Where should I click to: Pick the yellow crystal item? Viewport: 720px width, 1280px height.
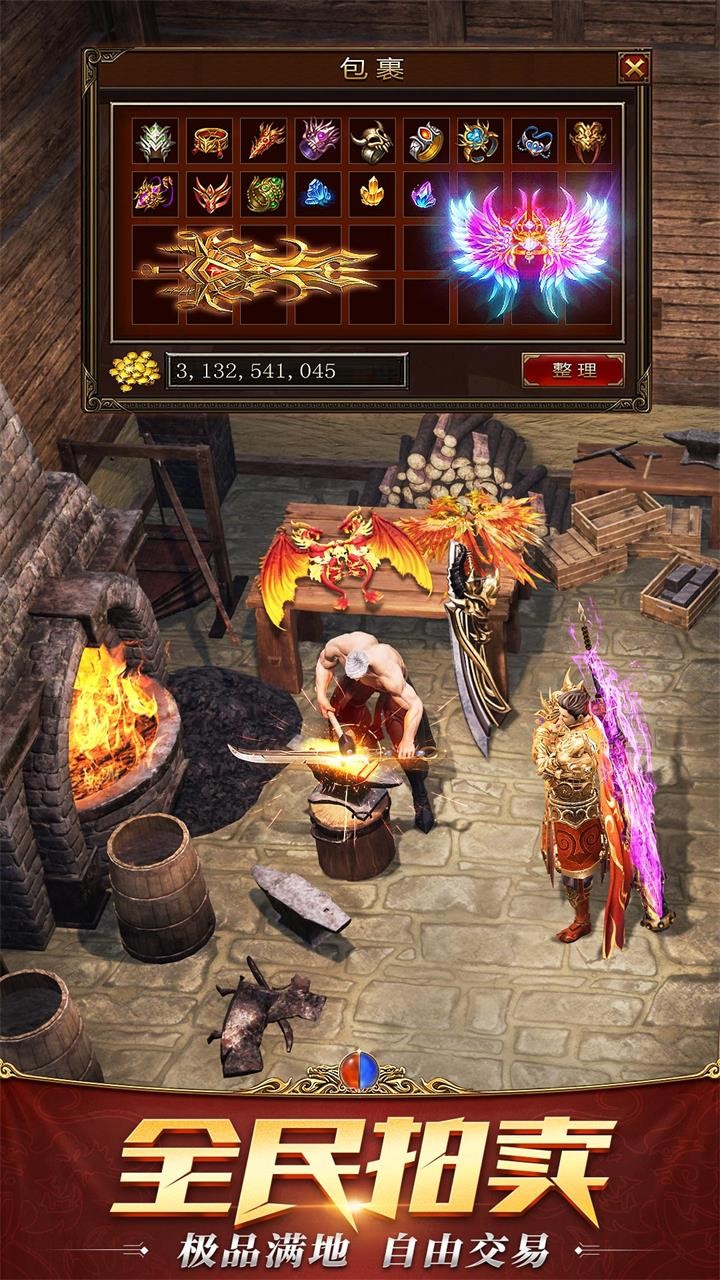pos(372,193)
